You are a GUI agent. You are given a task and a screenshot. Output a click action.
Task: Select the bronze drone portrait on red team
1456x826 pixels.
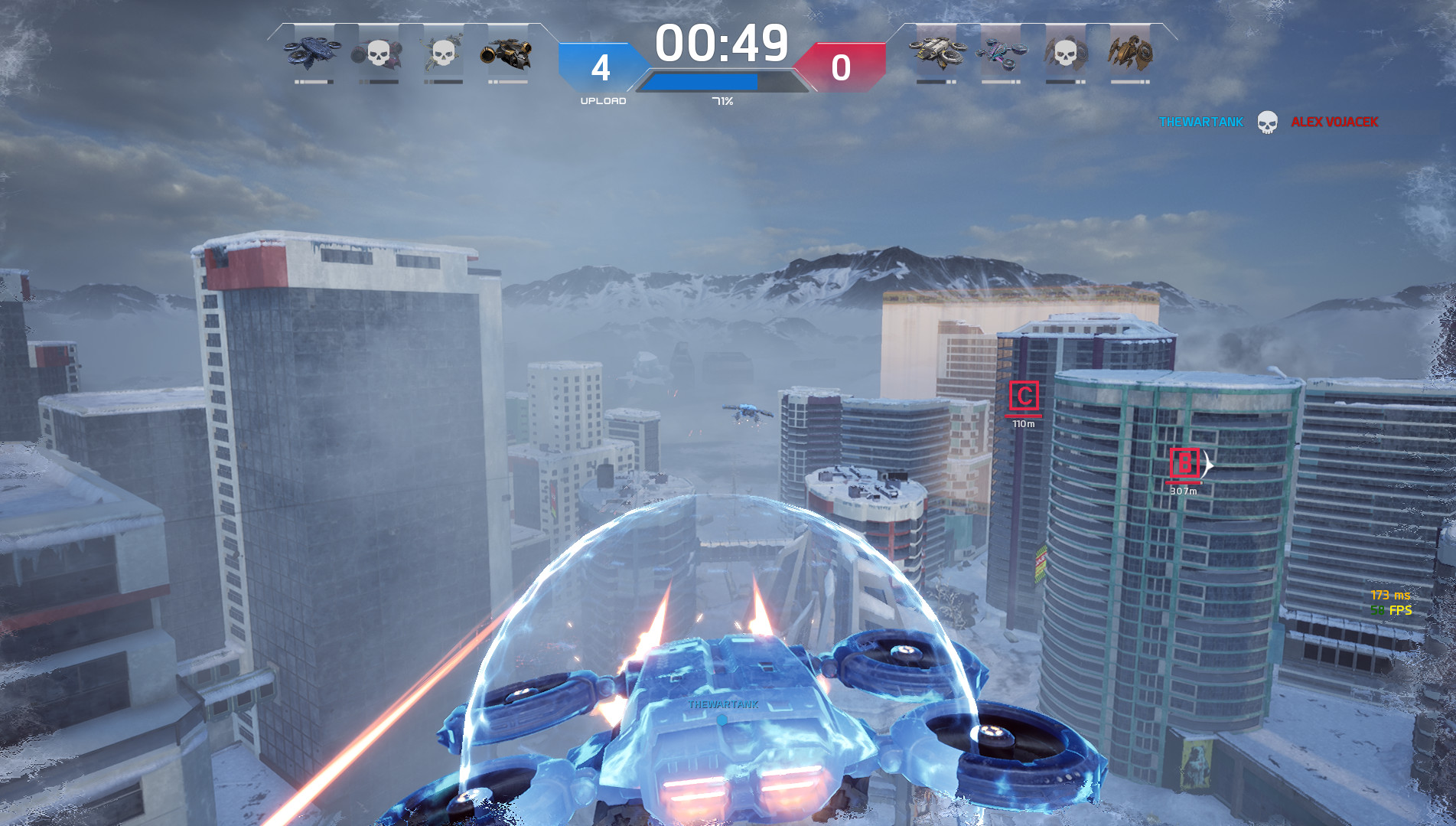coord(1129,52)
